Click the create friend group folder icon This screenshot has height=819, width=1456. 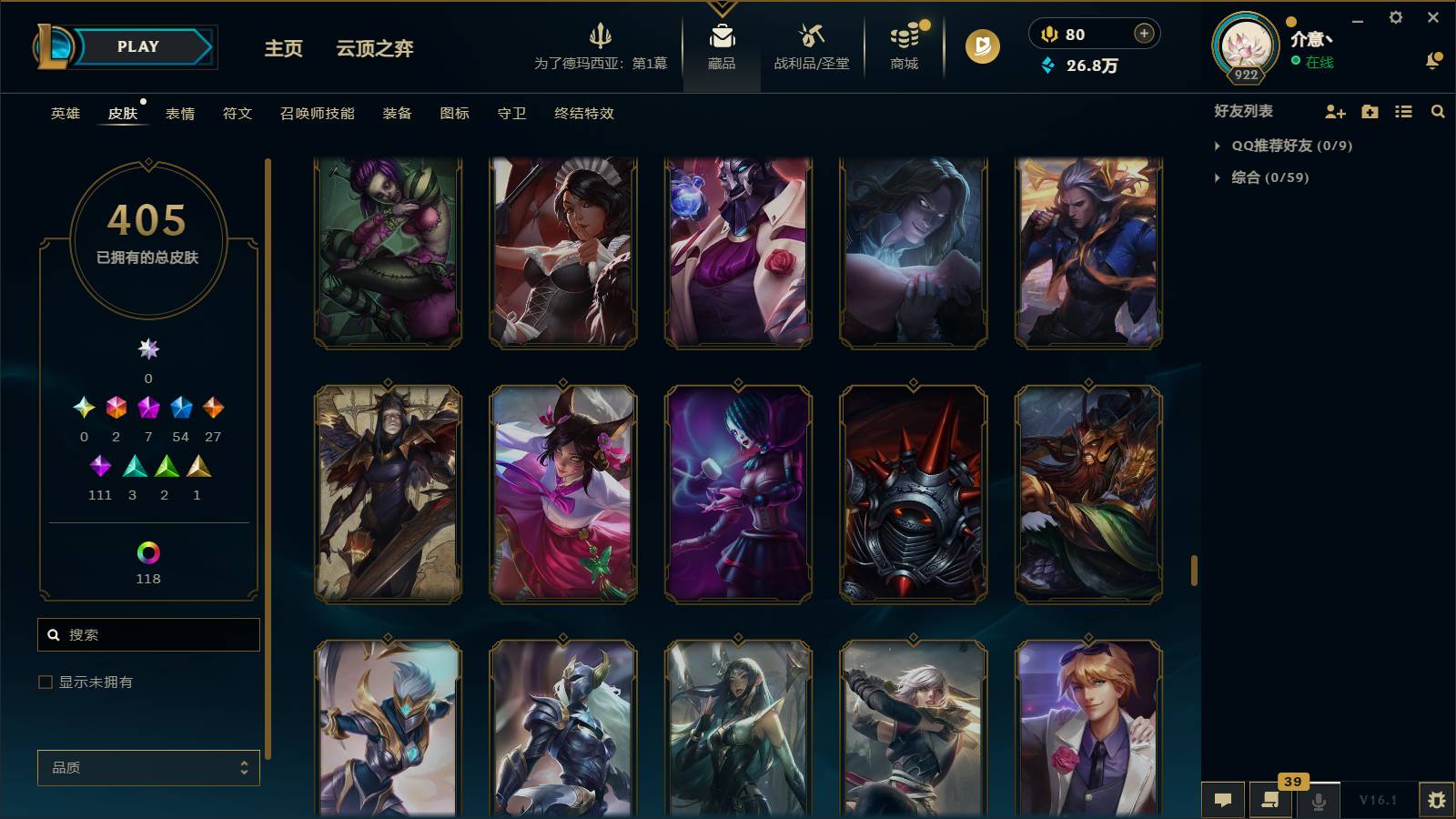pyautogui.click(x=1369, y=111)
